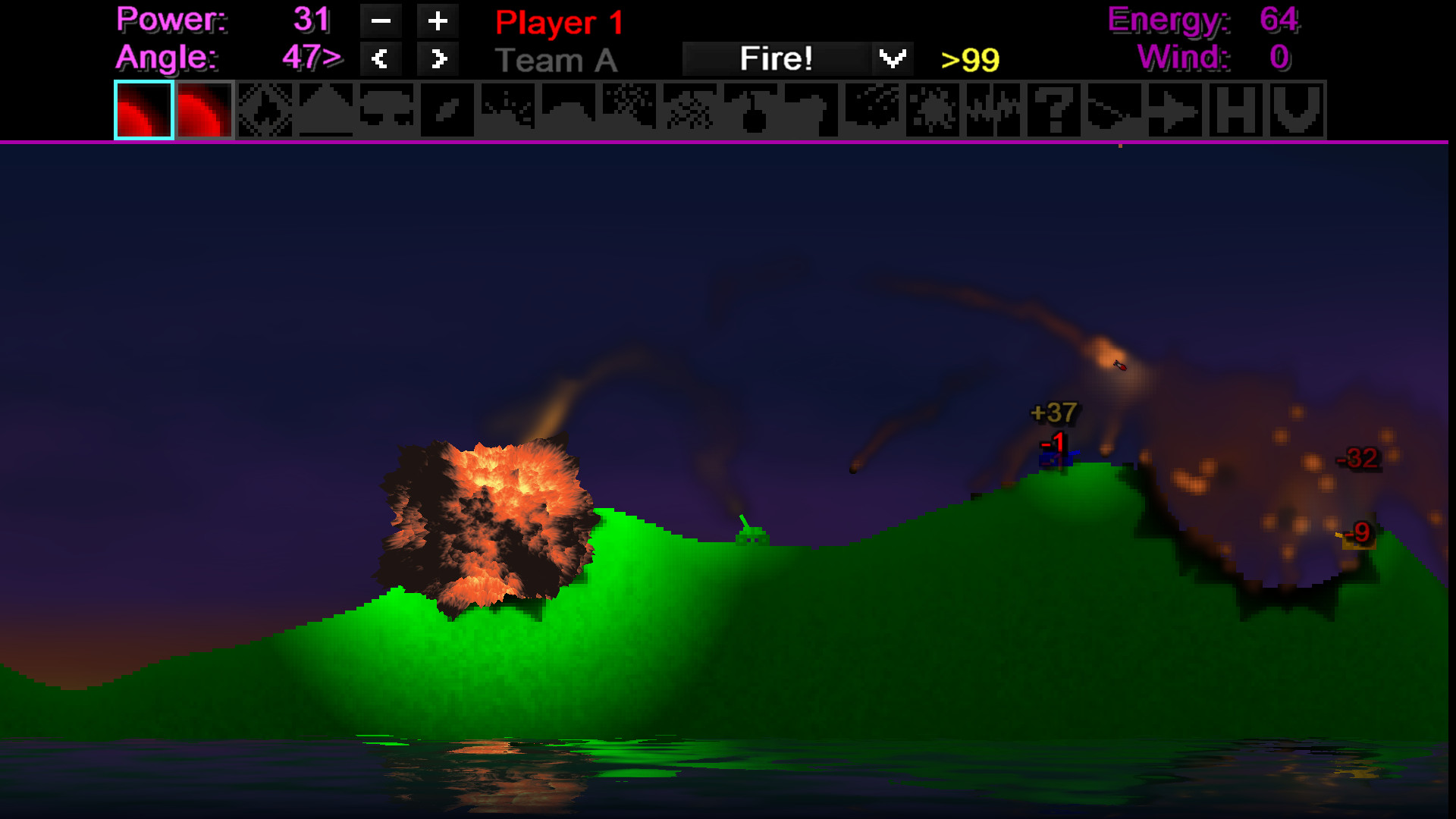Select the question mark mystery weapon icon
The height and width of the screenshot is (819, 1456).
(x=1055, y=111)
